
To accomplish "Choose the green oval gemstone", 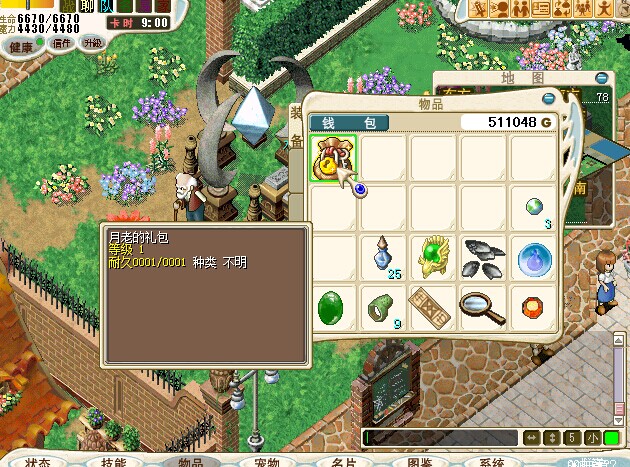I will point(333,307).
